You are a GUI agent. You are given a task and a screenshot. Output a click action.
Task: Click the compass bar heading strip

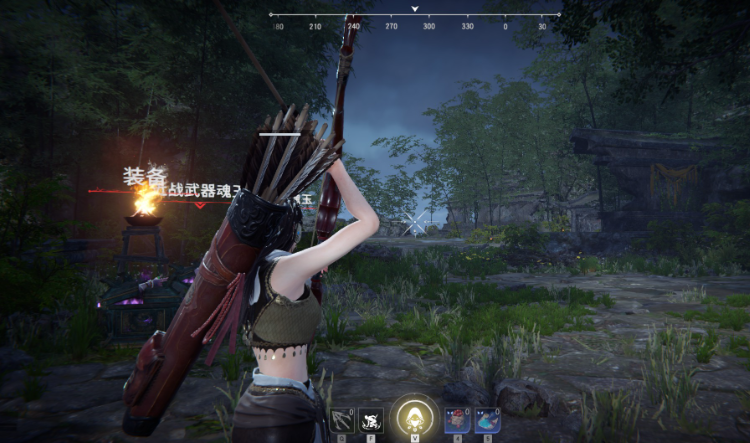click(x=414, y=18)
